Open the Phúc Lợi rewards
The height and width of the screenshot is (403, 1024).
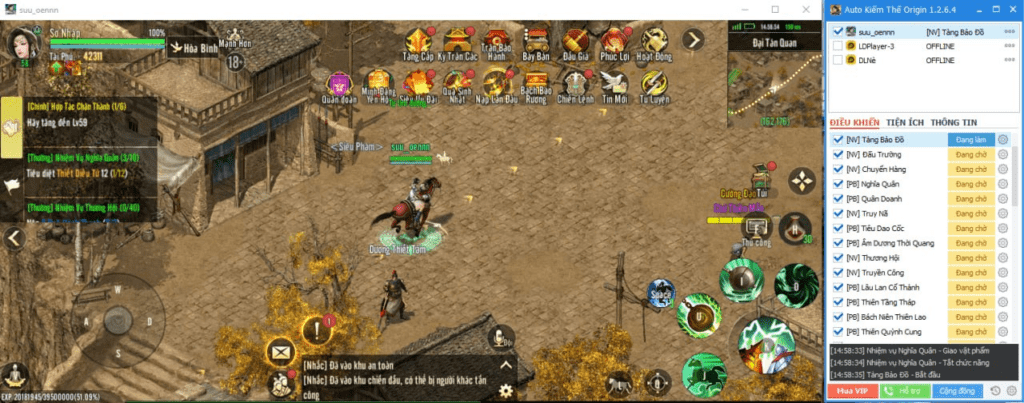(x=614, y=41)
